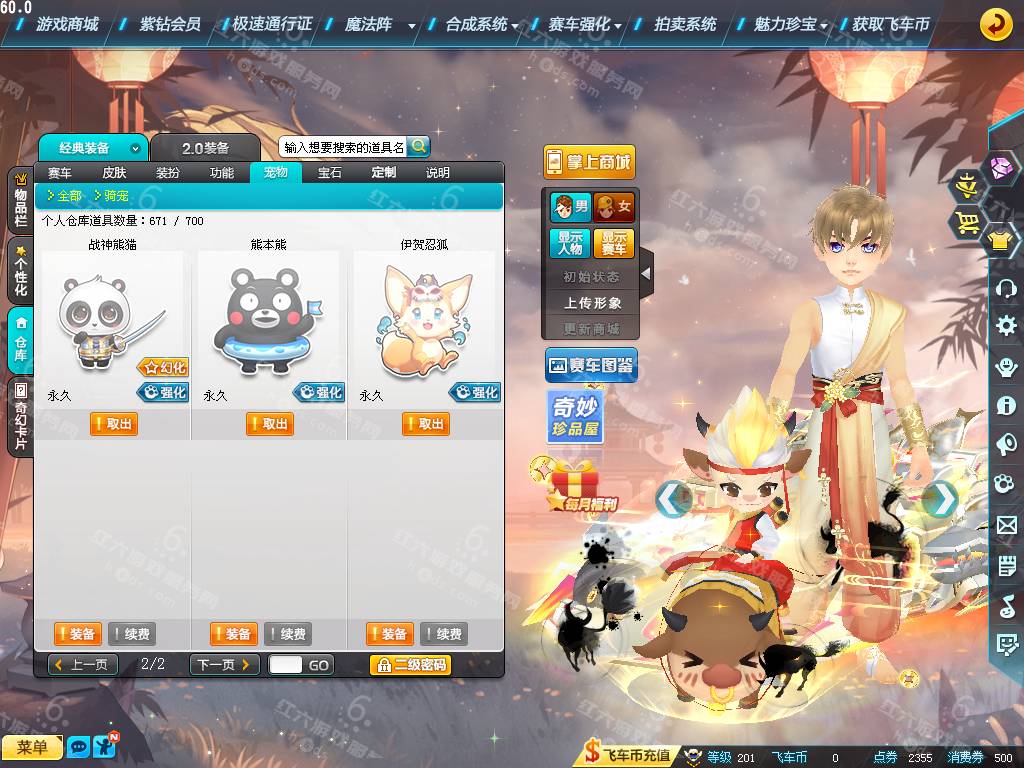This screenshot has width=1024, height=768.
Task: Open the 游戏商城 game mall
Action: point(67,24)
